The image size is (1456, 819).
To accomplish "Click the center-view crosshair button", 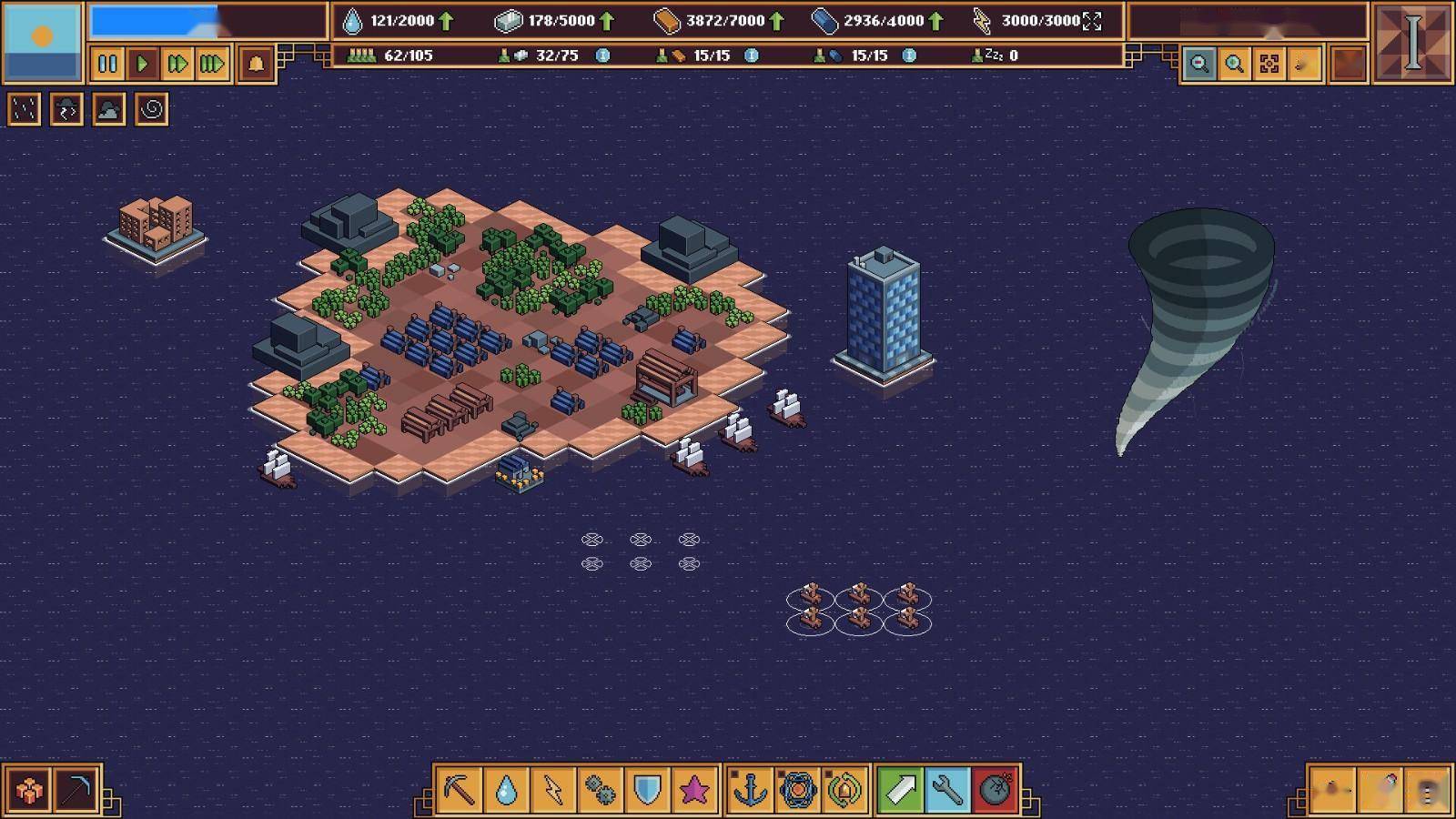I will (1269, 64).
